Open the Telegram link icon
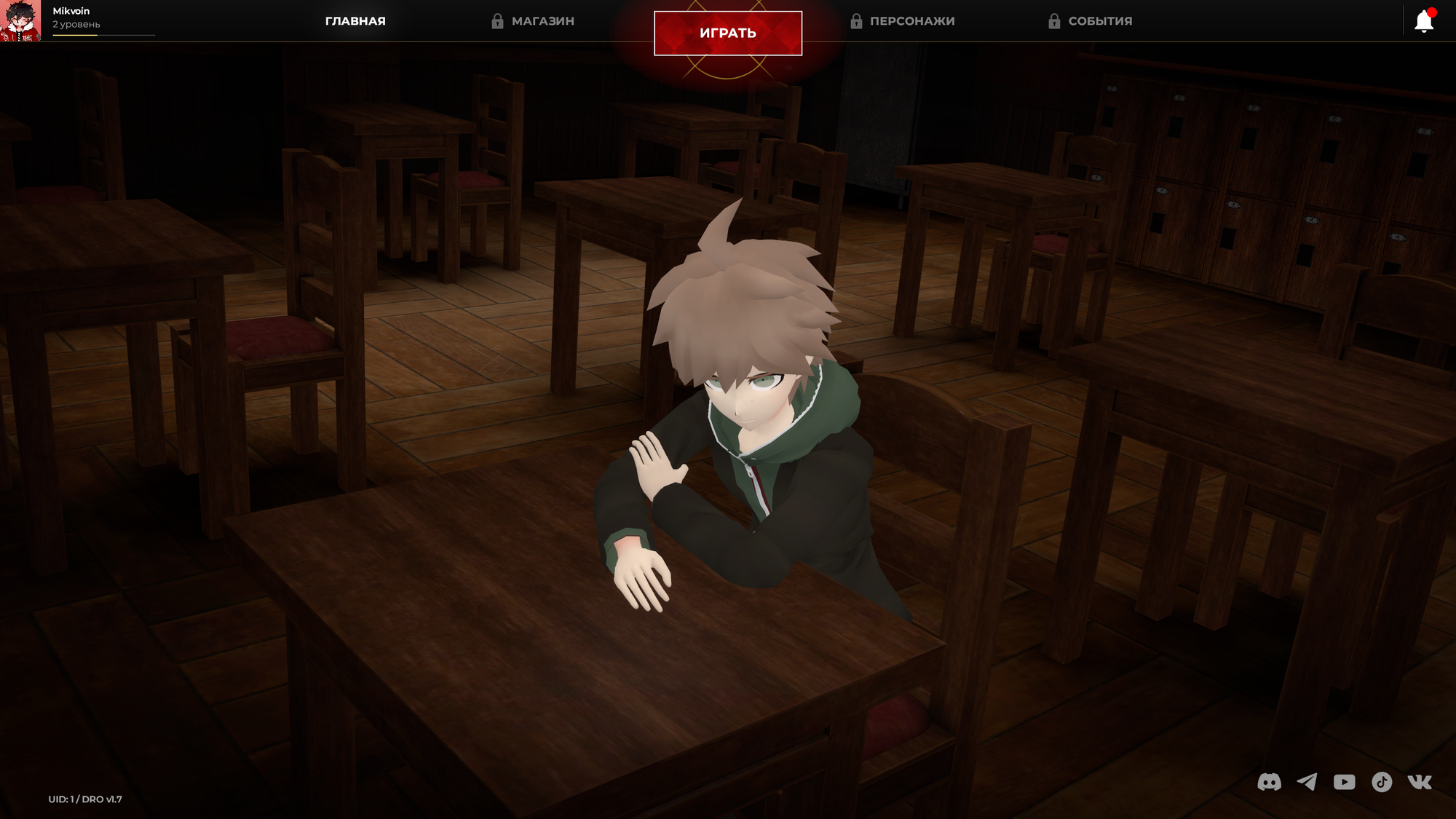 pos(1307,782)
